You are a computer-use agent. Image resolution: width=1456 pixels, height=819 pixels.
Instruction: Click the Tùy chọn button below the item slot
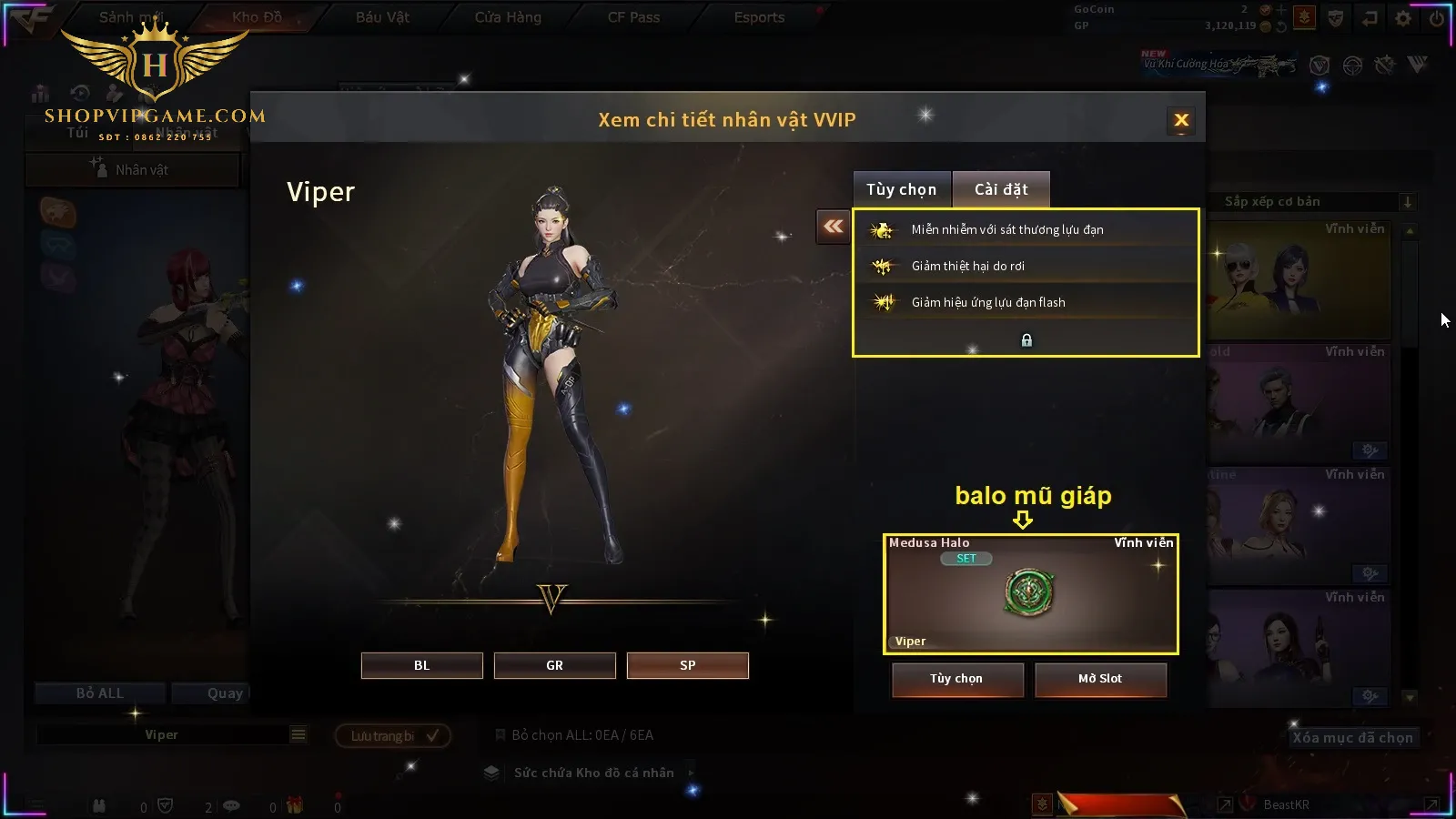coord(956,679)
